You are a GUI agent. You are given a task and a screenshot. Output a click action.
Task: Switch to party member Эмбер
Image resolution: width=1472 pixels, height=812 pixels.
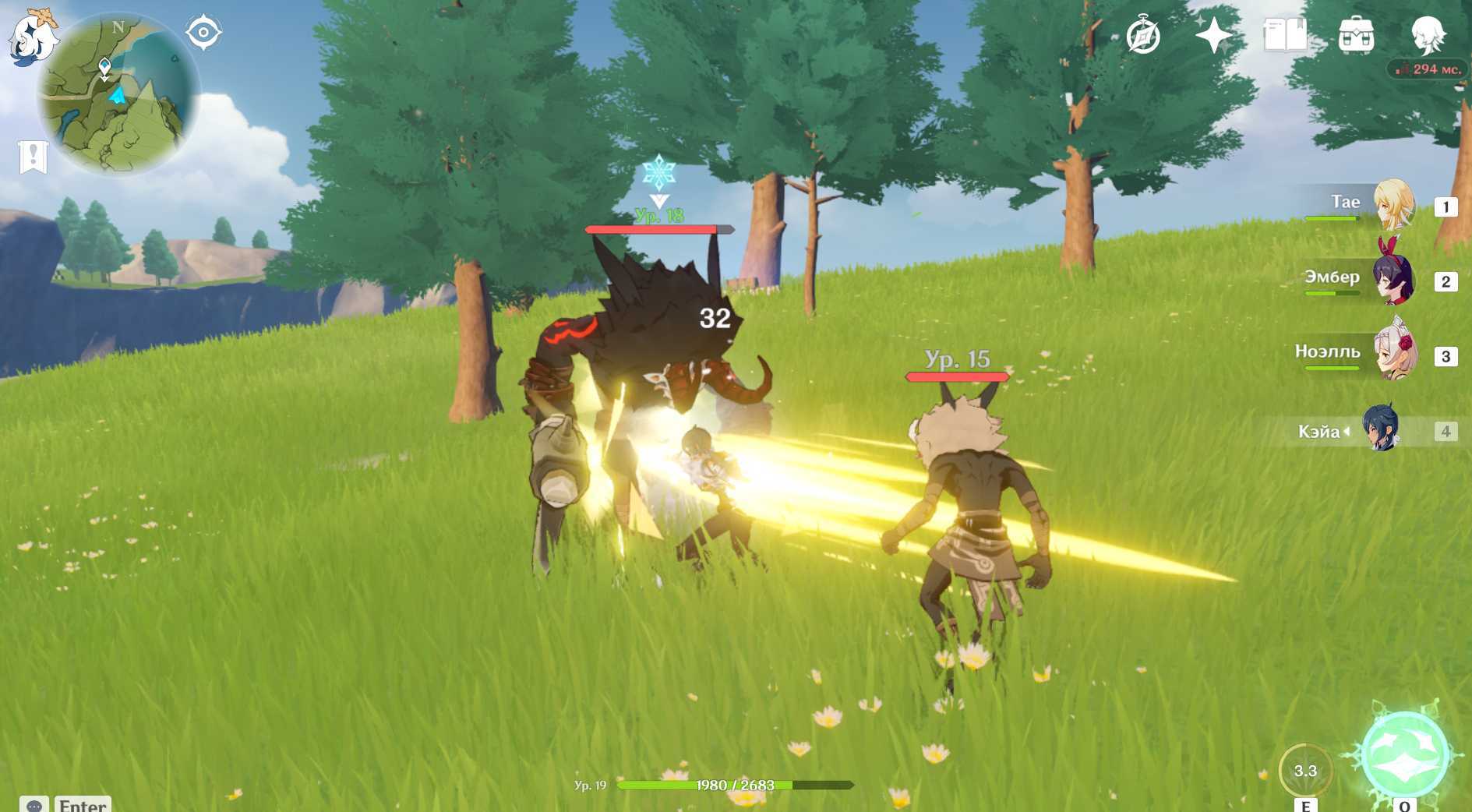pyautogui.click(x=1393, y=279)
